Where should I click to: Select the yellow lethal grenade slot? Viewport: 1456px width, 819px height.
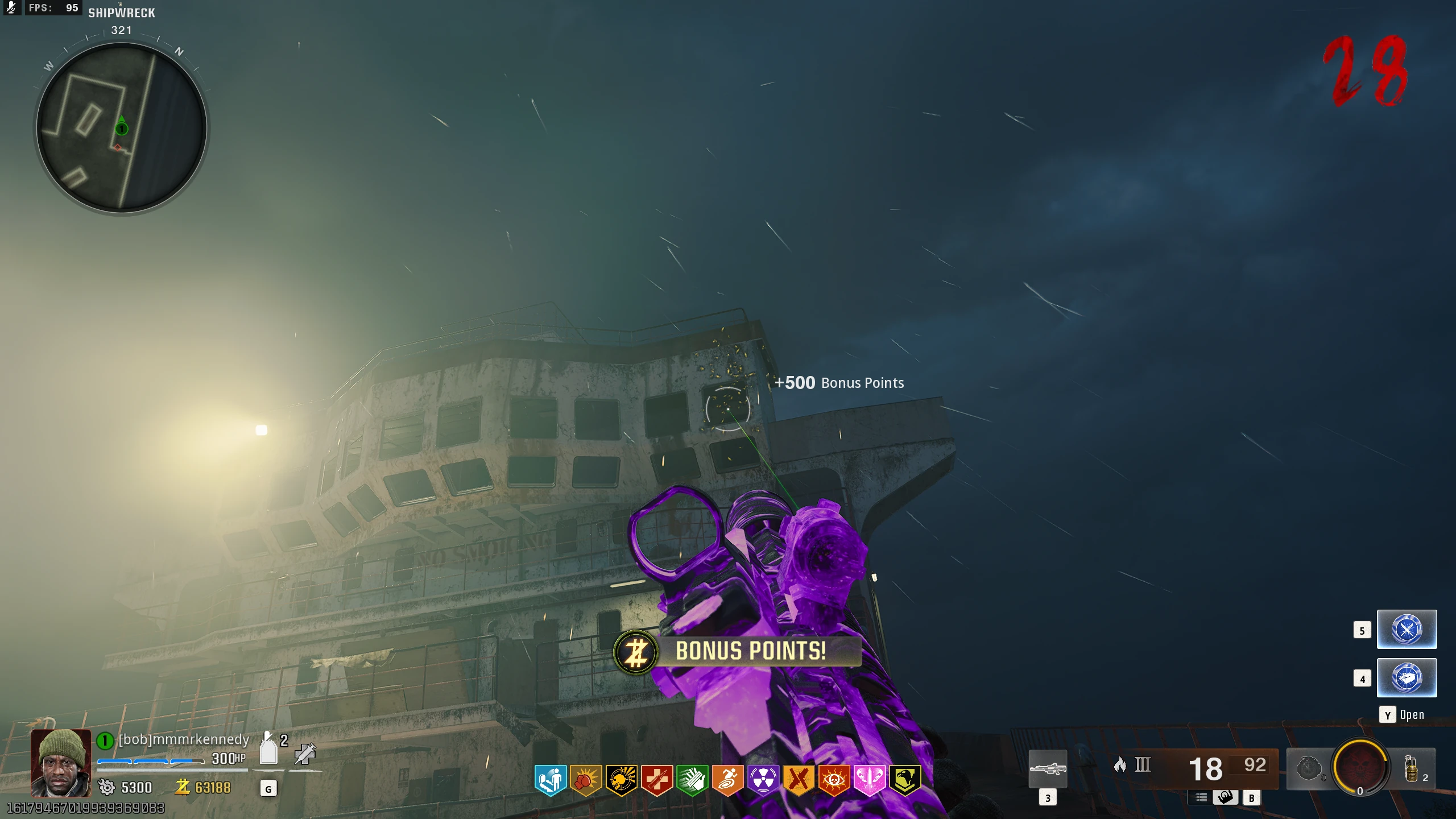coord(1411,769)
